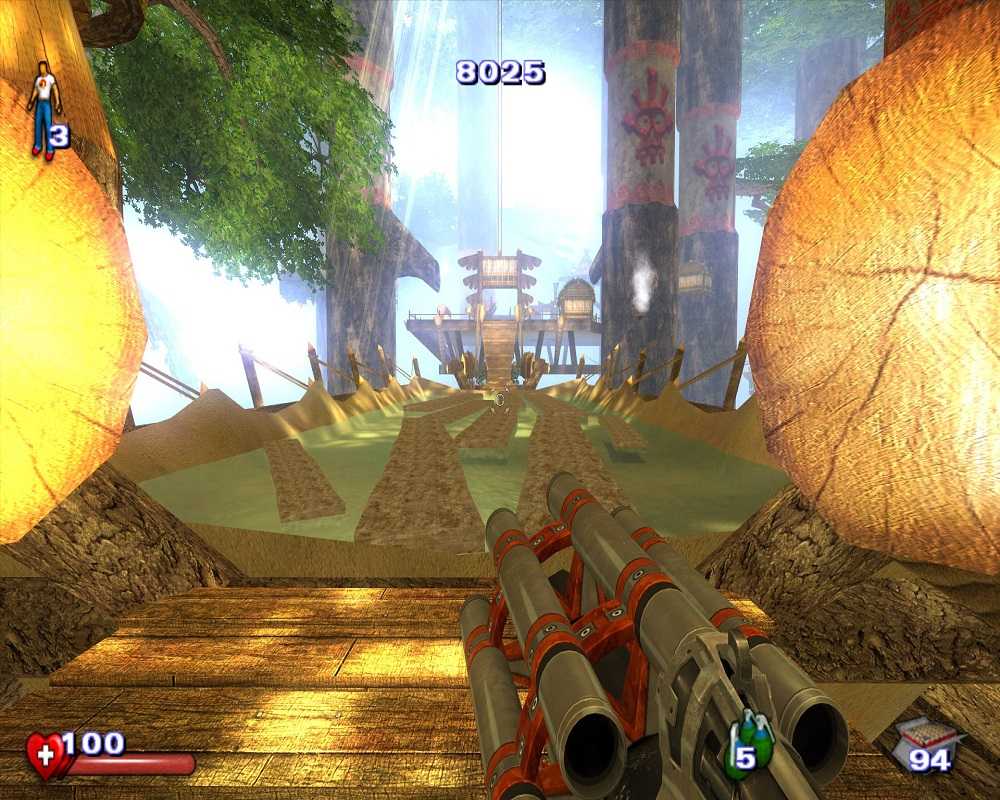Click the Sam lives icon
Screen dimensions: 1000x800
click(x=43, y=108)
